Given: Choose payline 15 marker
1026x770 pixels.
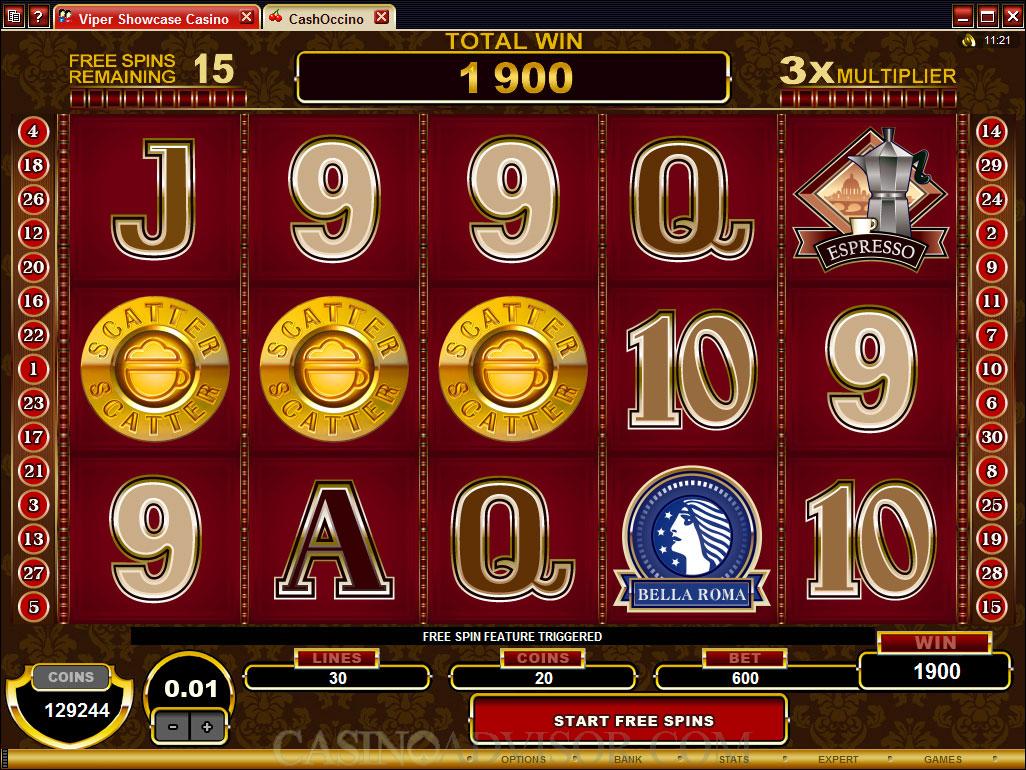Looking at the screenshot, I should 991,606.
